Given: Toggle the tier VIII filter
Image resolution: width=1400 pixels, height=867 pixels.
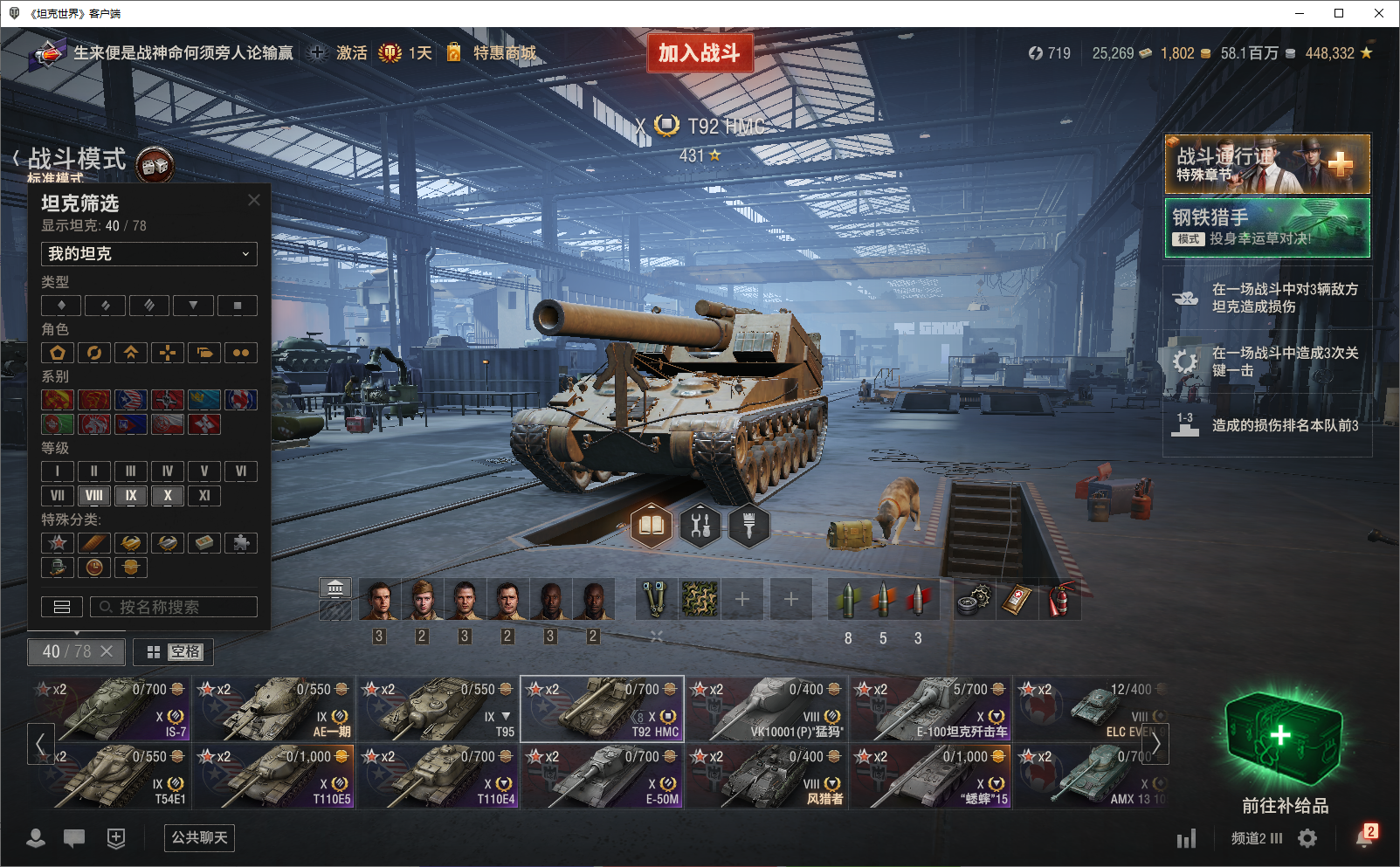Looking at the screenshot, I should click(94, 496).
